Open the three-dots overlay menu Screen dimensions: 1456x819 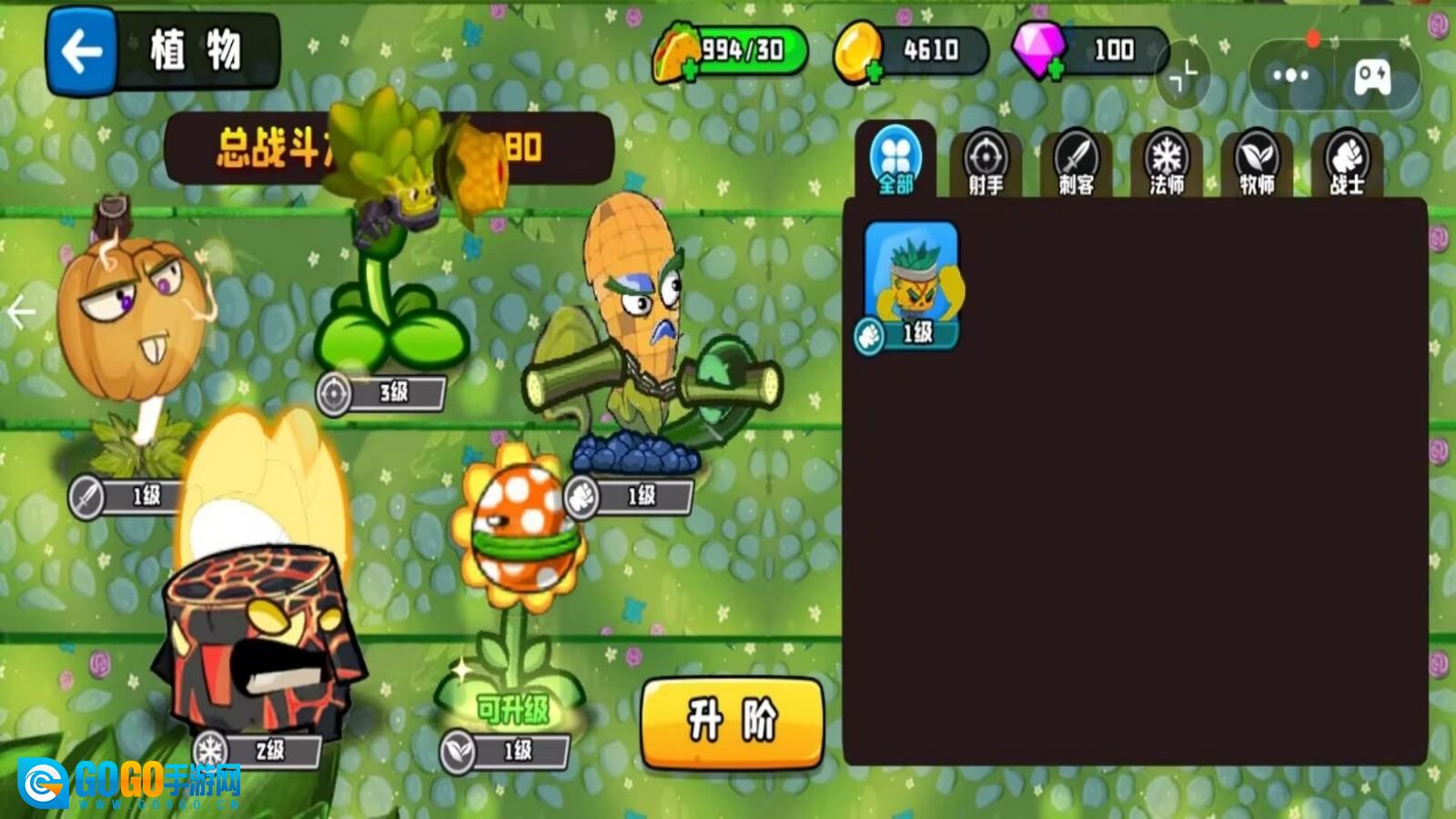(1290, 76)
